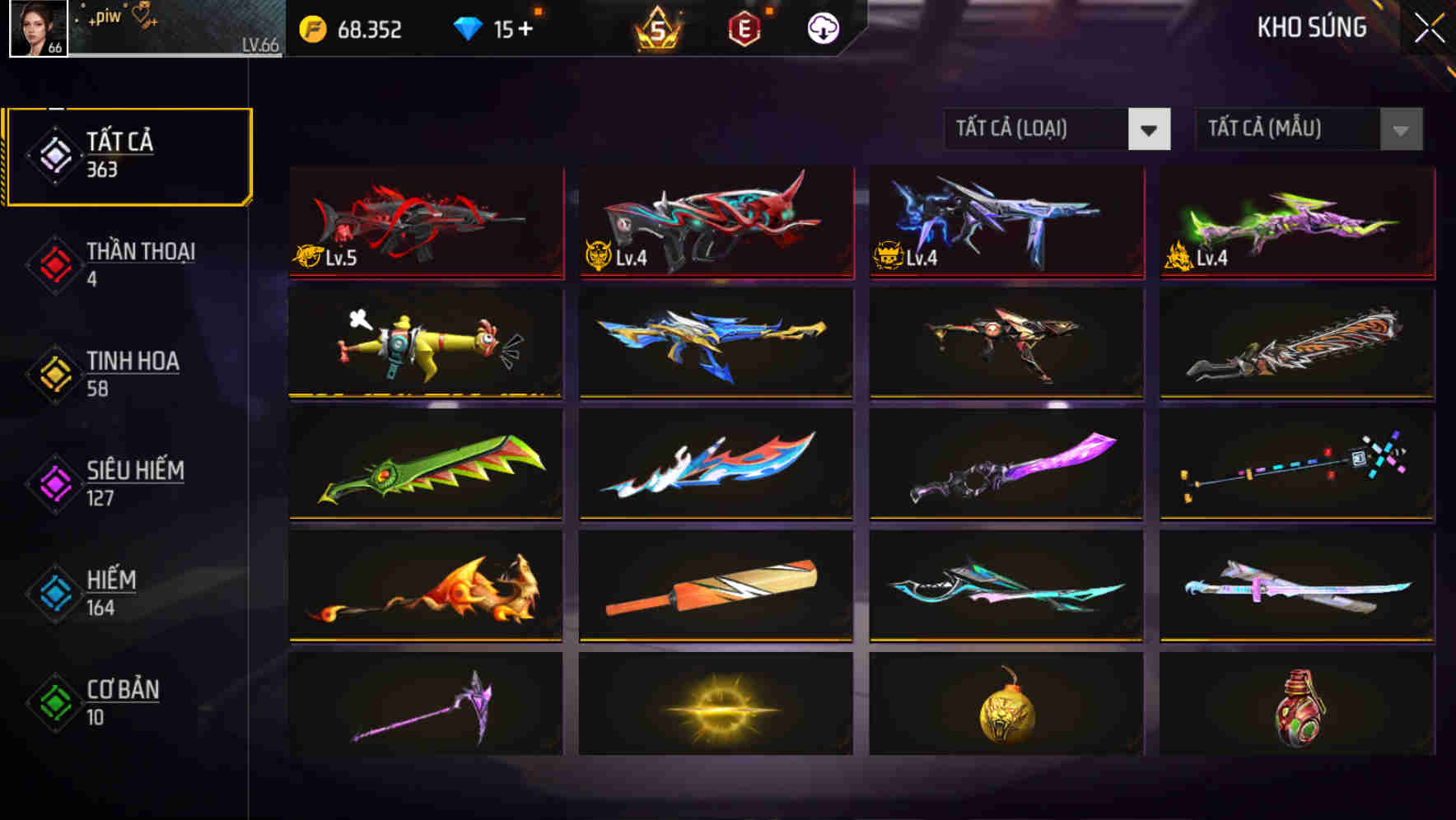Select the Lv.5 red assault rifle skin
The height and width of the screenshot is (820, 1456).
pos(426,222)
